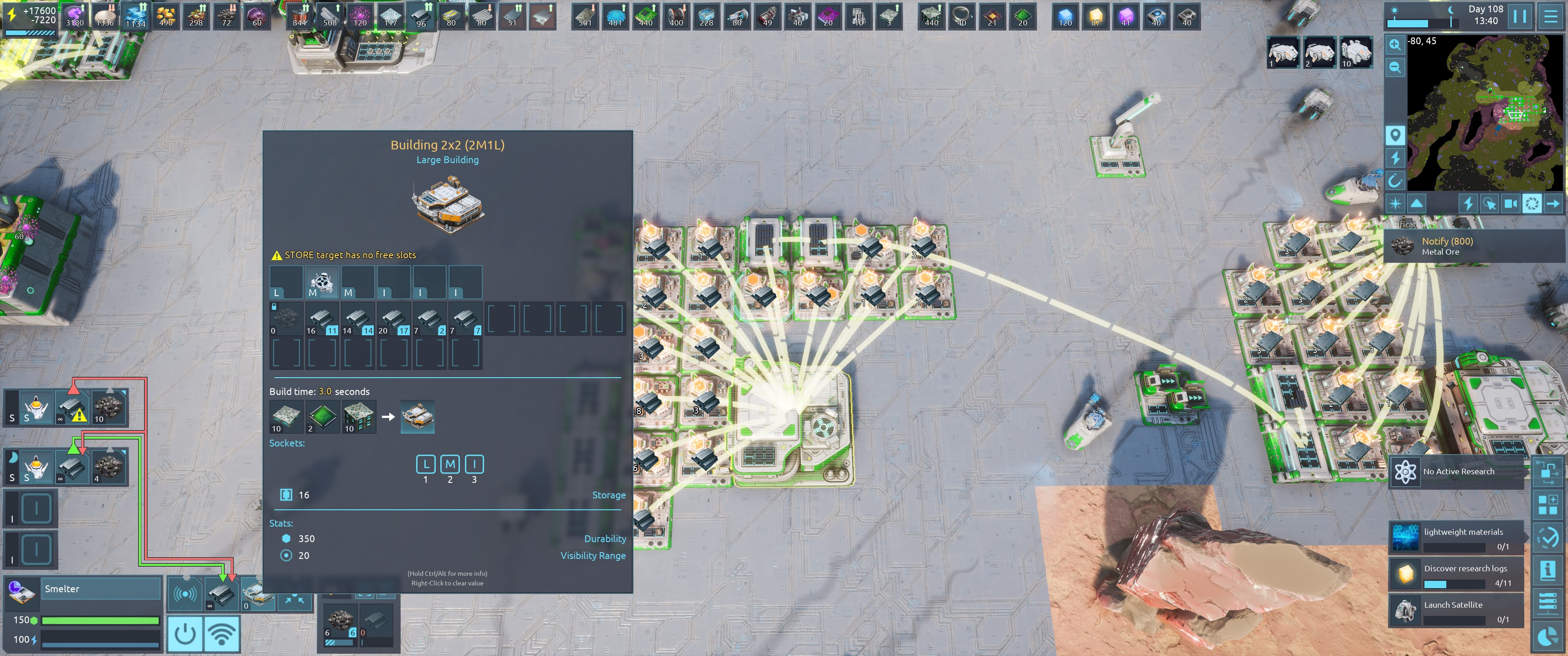This screenshot has height=656, width=1568.
Task: Open the hamburger main menu
Action: pyautogui.click(x=1551, y=16)
